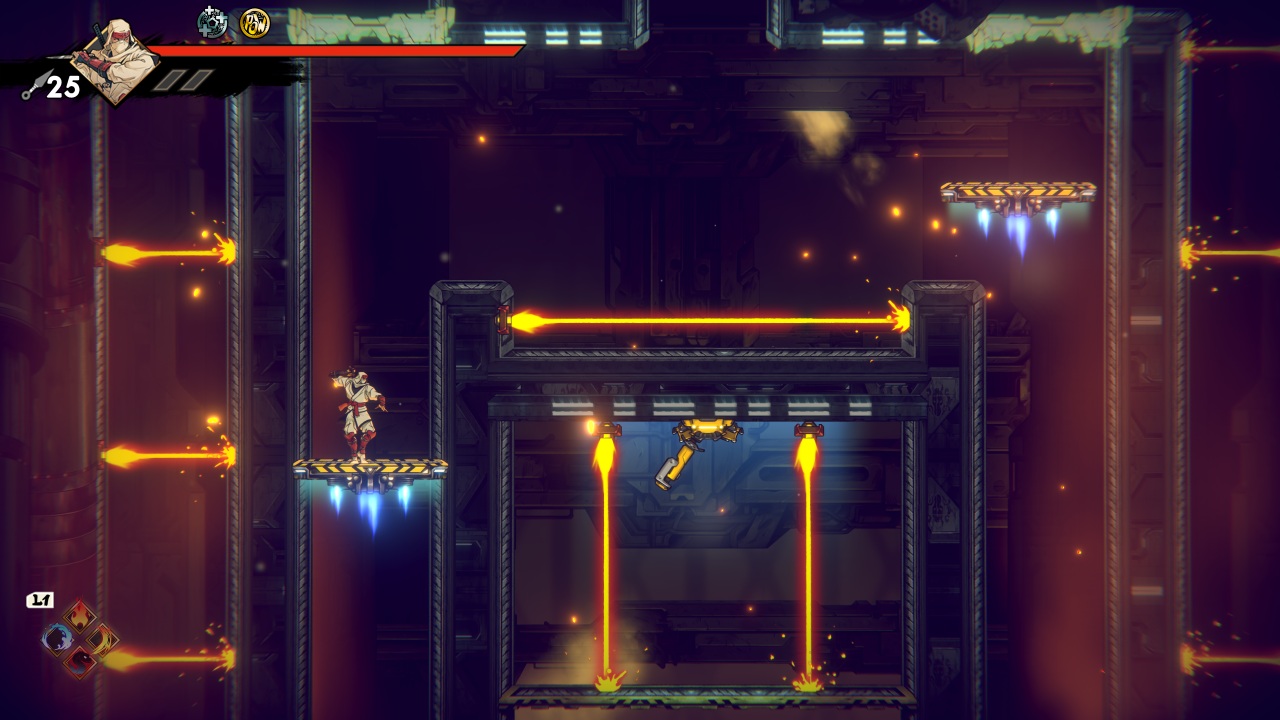Click the gold POW status icon
This screenshot has height=720, width=1280.
[254, 22]
